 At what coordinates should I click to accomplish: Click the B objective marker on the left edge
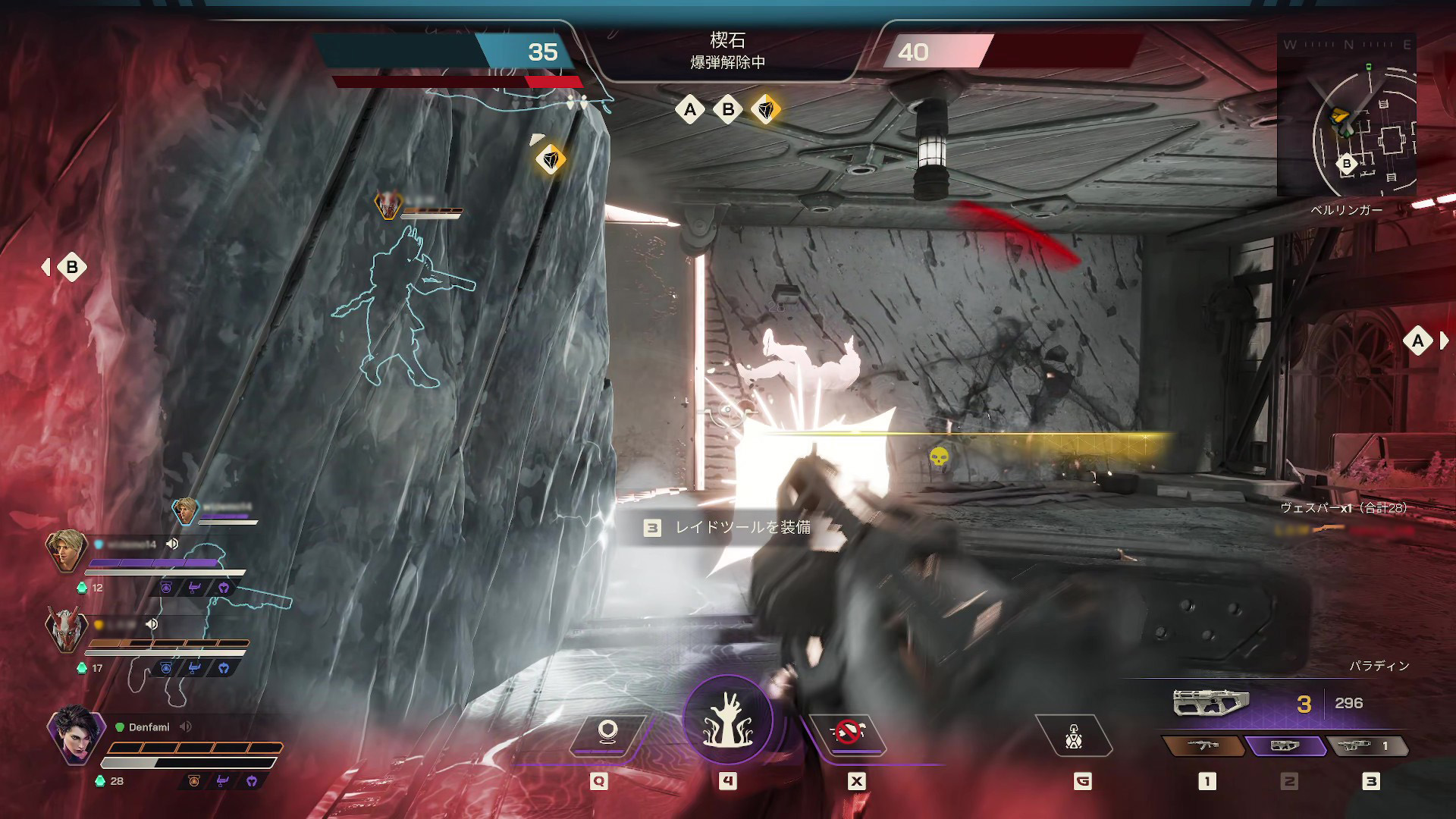[x=71, y=267]
